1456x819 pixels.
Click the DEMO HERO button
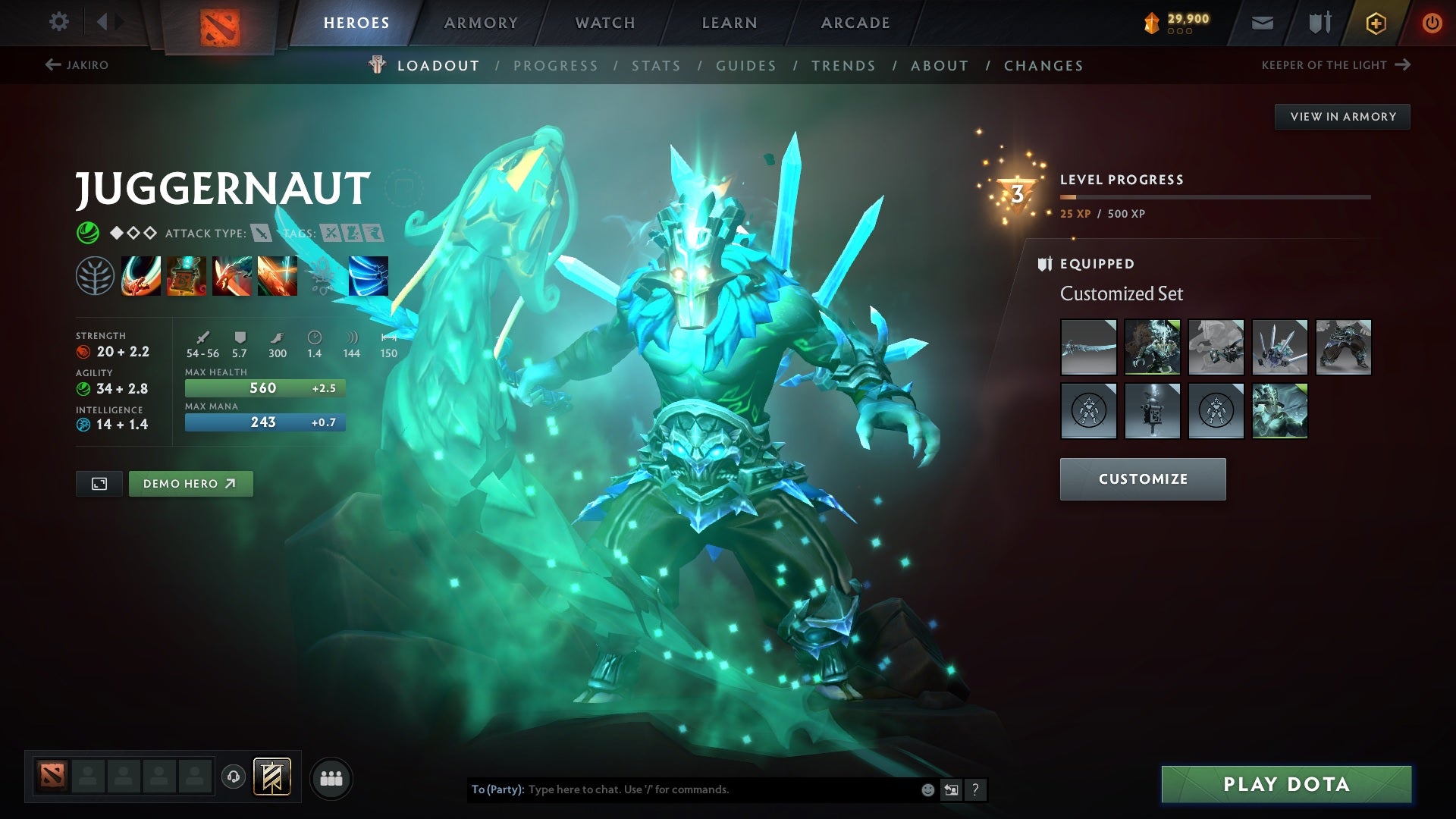point(190,483)
